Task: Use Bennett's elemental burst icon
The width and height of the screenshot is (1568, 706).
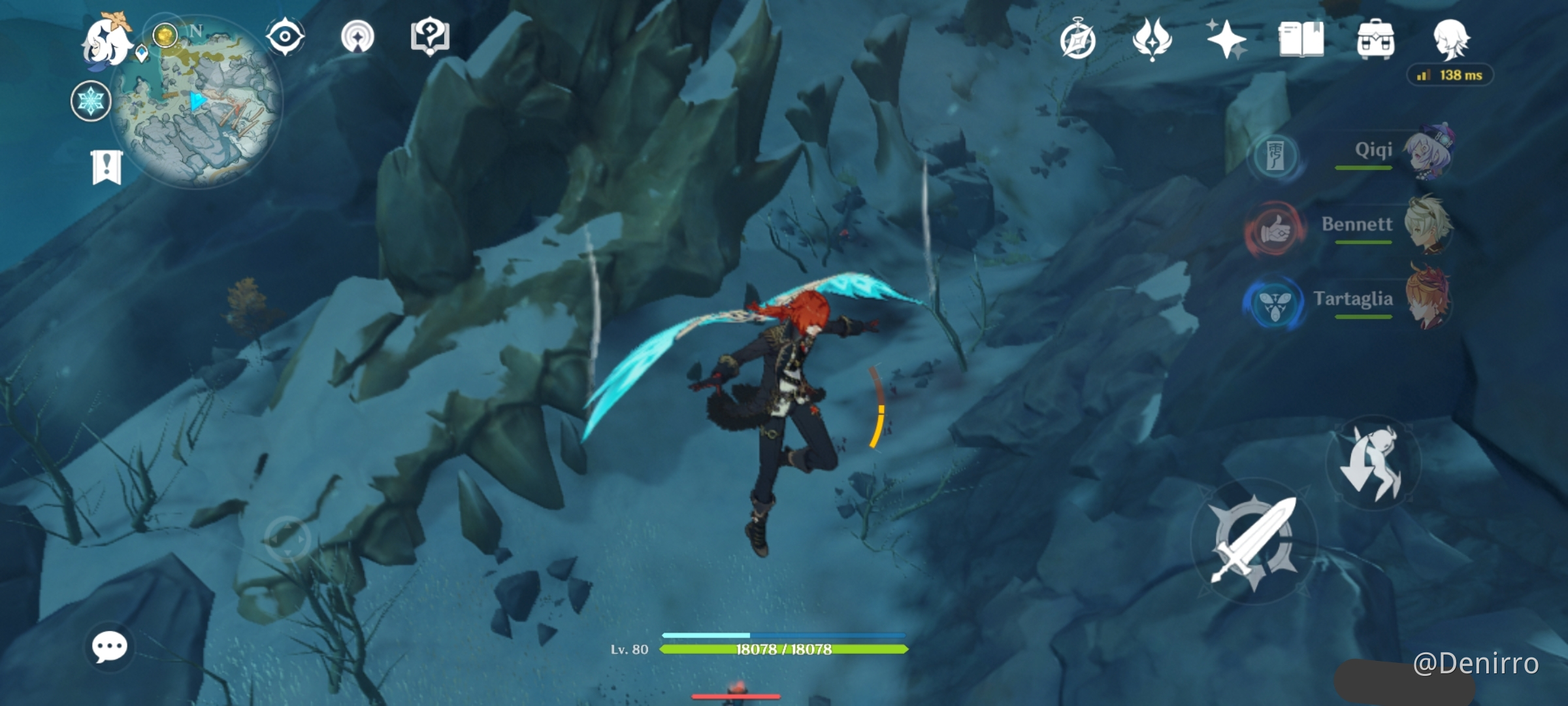Action: [1275, 231]
